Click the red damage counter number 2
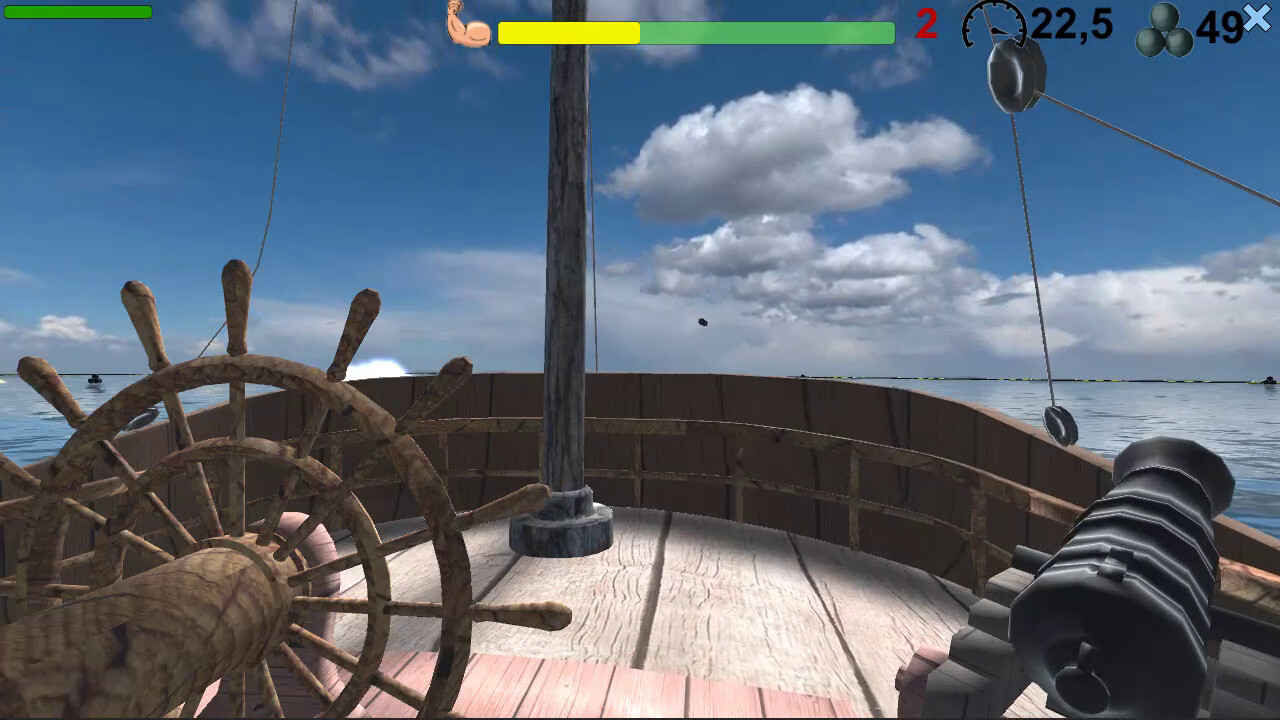The height and width of the screenshot is (720, 1280). (925, 23)
